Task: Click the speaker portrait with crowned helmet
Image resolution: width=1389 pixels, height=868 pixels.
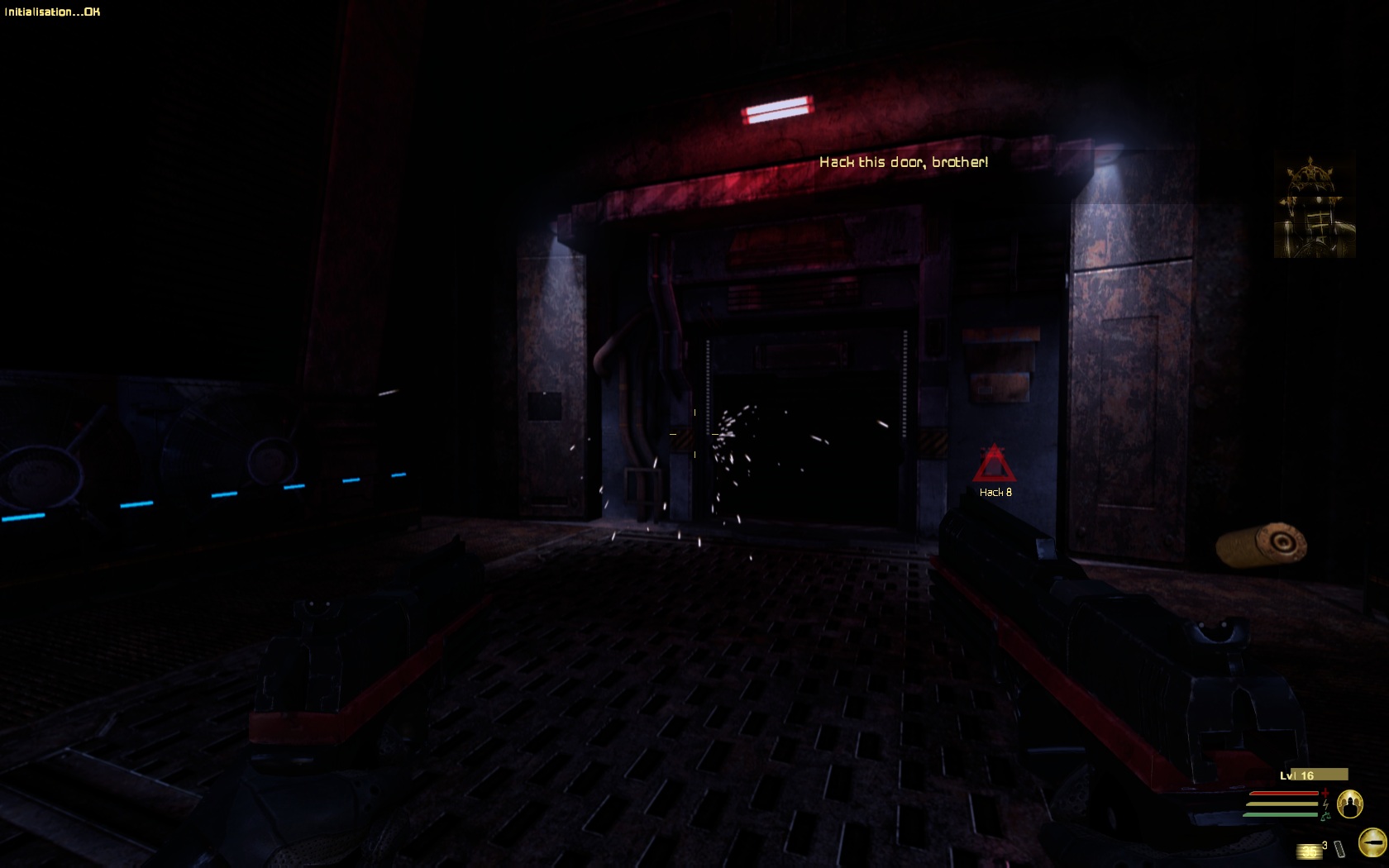Action: pos(1314,207)
